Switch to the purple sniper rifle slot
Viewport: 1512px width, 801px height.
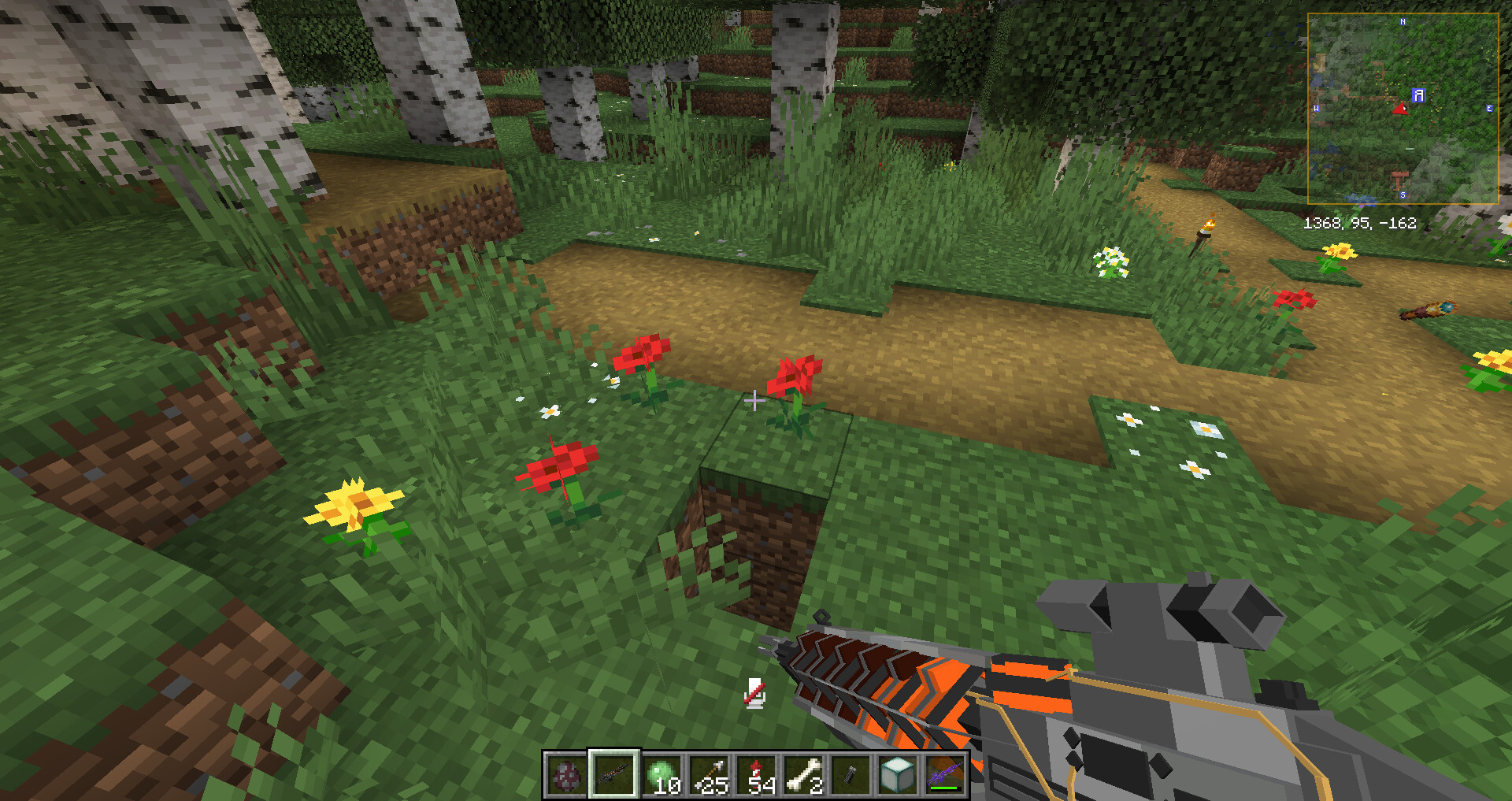coord(945,775)
